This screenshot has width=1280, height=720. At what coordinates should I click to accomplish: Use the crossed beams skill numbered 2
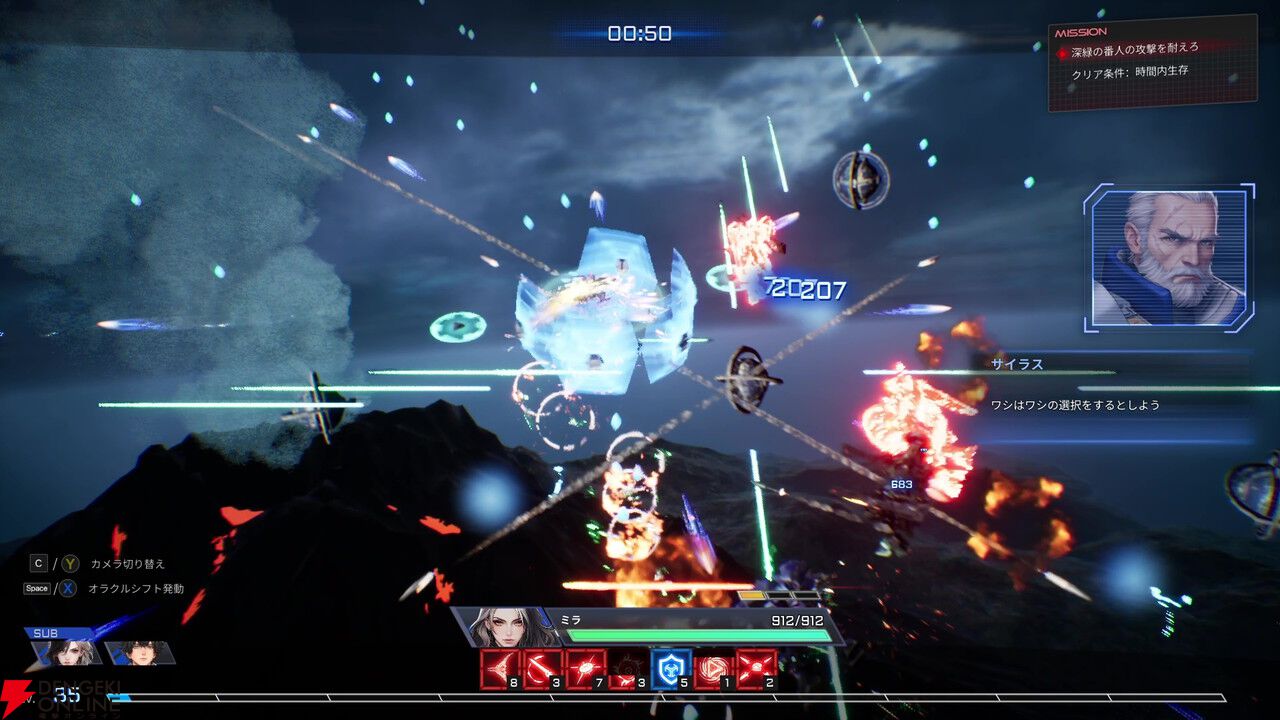(x=756, y=668)
